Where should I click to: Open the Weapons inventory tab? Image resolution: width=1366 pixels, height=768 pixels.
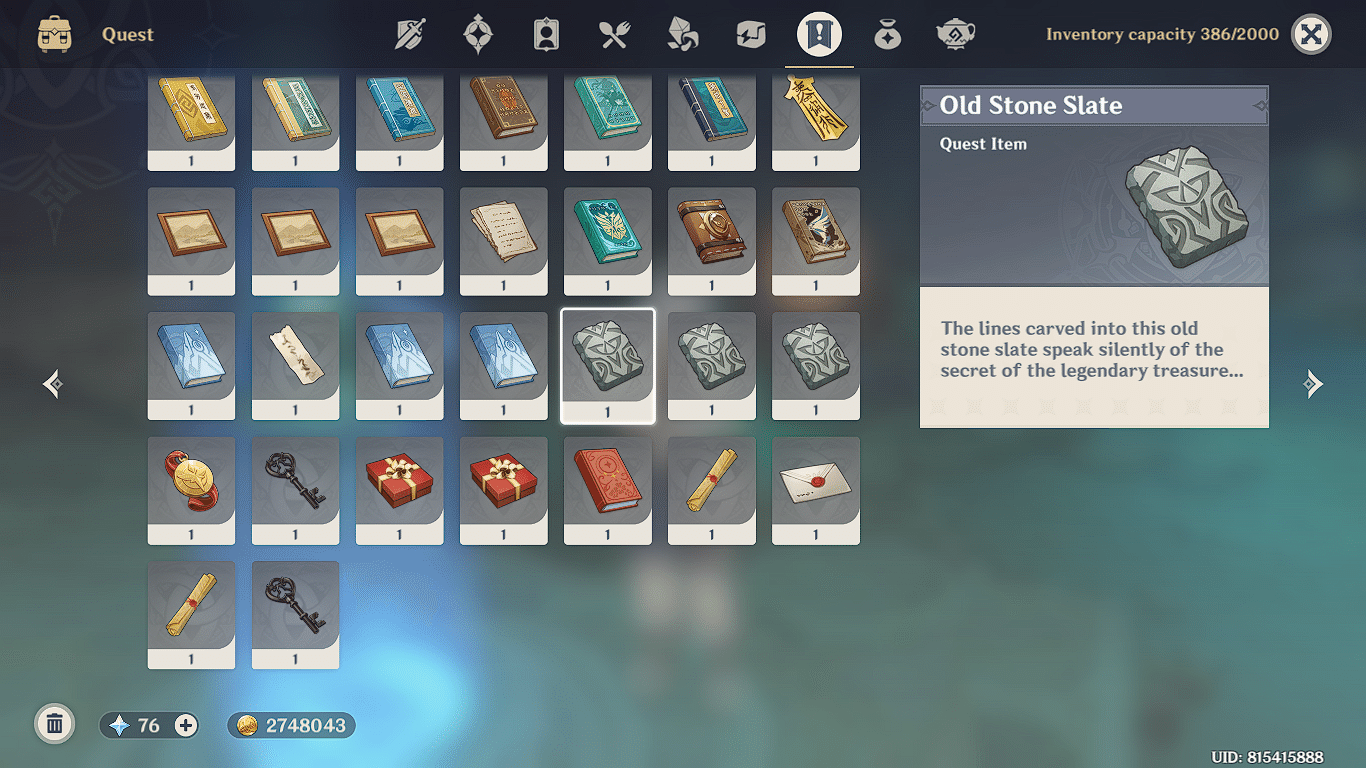(410, 33)
